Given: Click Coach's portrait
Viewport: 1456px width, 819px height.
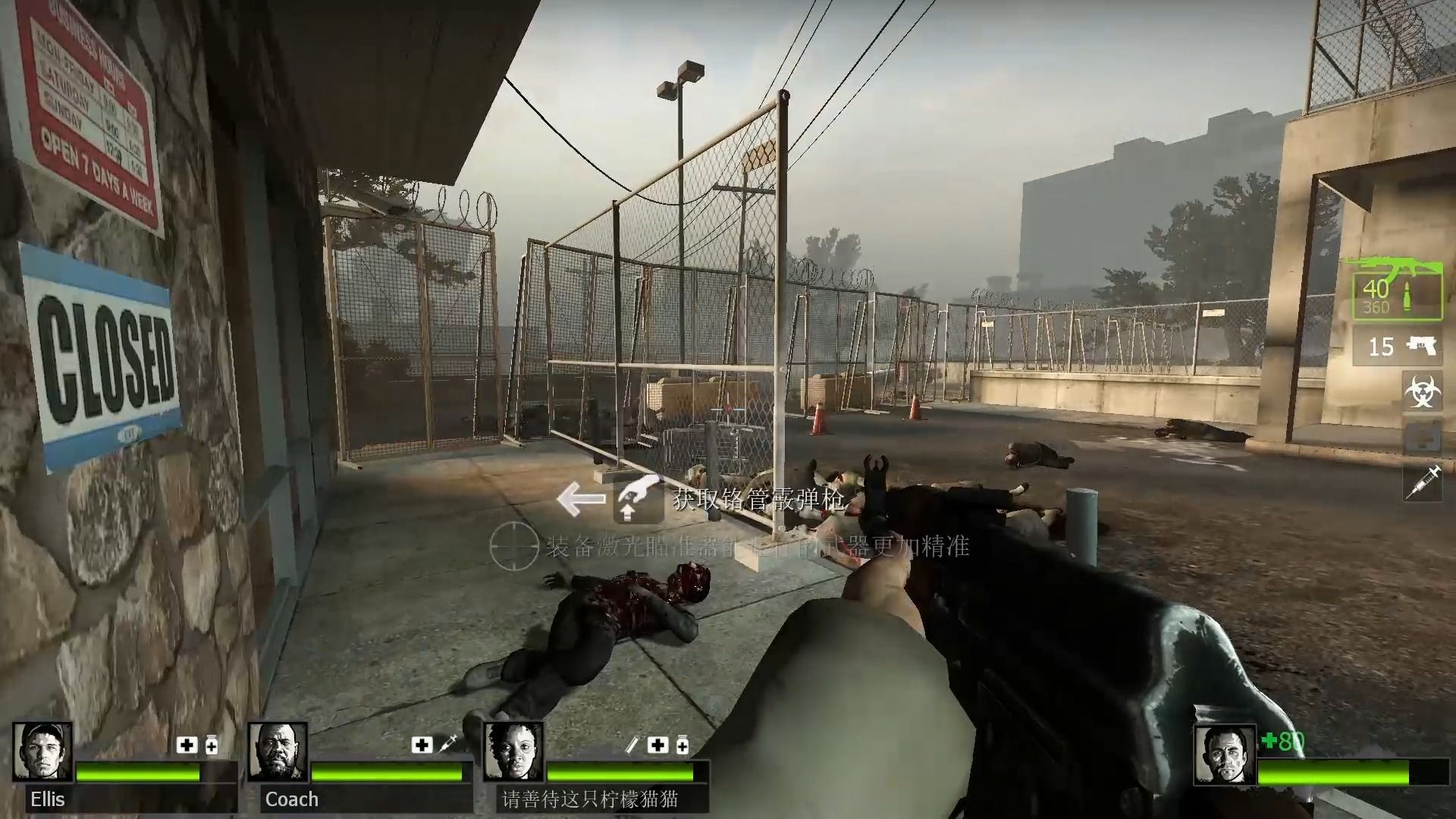Looking at the screenshot, I should coord(277,753).
